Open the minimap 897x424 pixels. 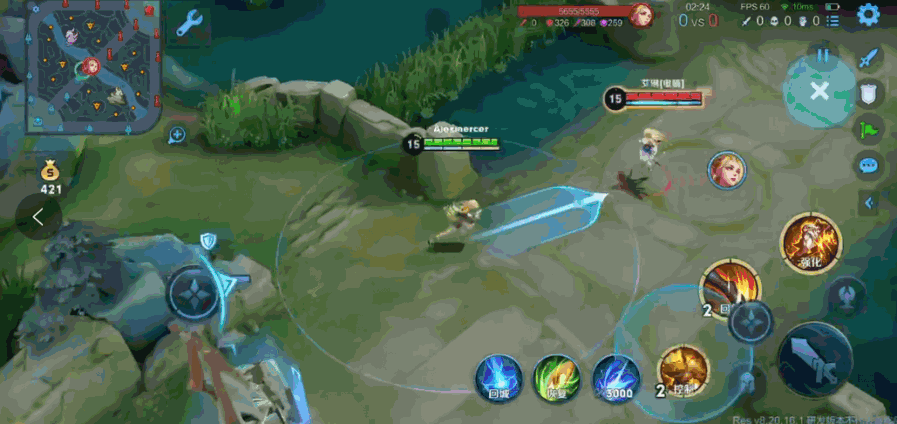point(94,66)
